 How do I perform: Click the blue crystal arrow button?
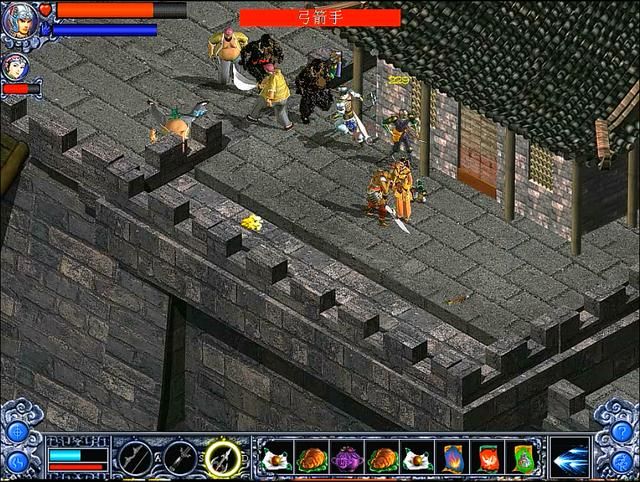[570, 457]
